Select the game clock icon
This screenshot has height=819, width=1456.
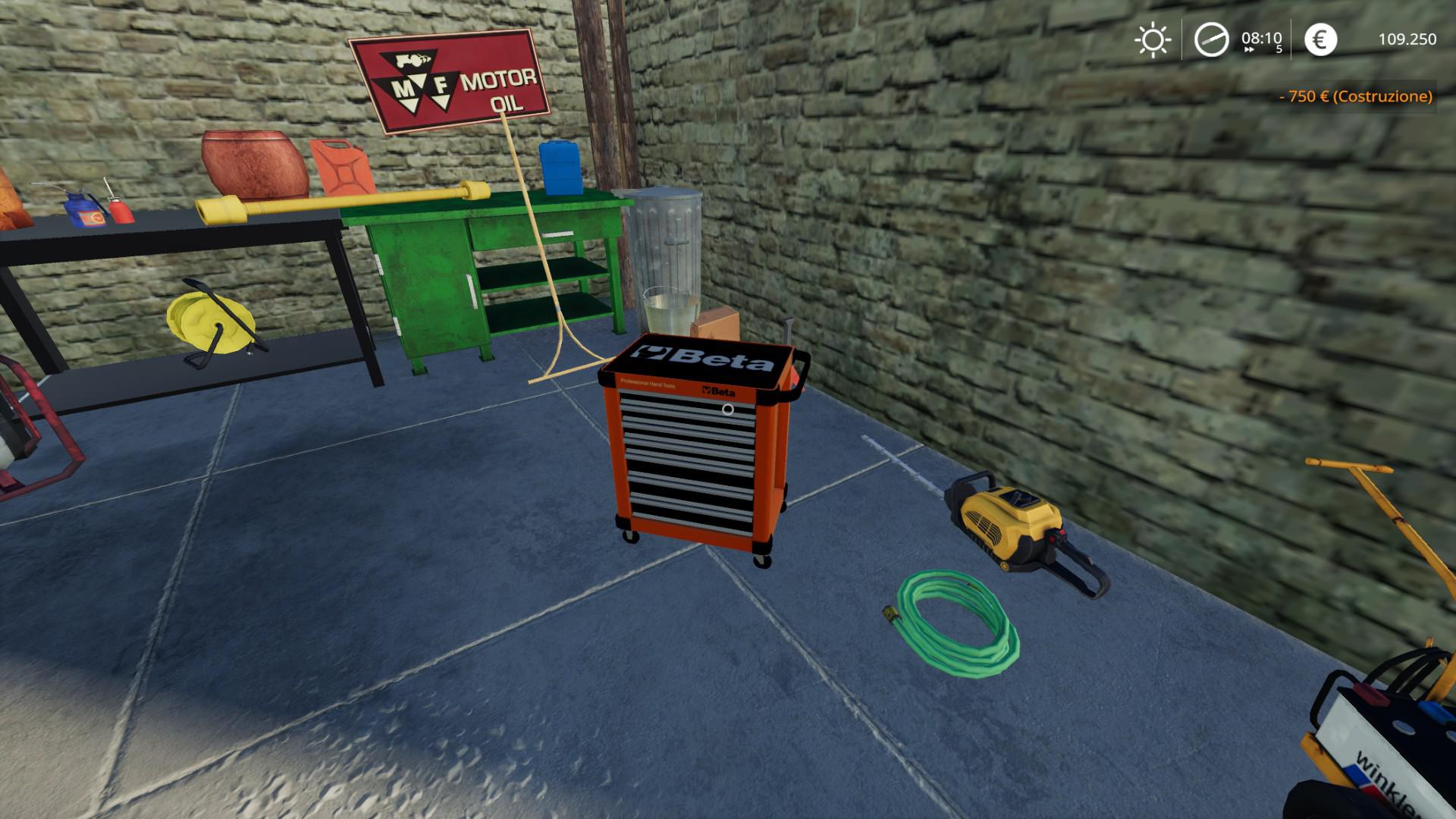click(x=1211, y=39)
